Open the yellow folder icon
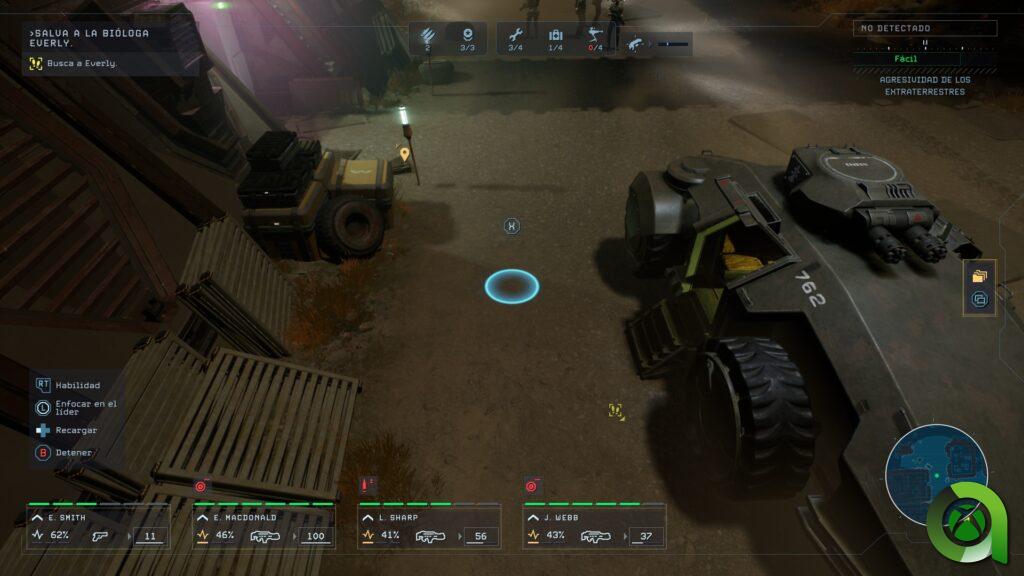The width and height of the screenshot is (1024, 576). (979, 276)
